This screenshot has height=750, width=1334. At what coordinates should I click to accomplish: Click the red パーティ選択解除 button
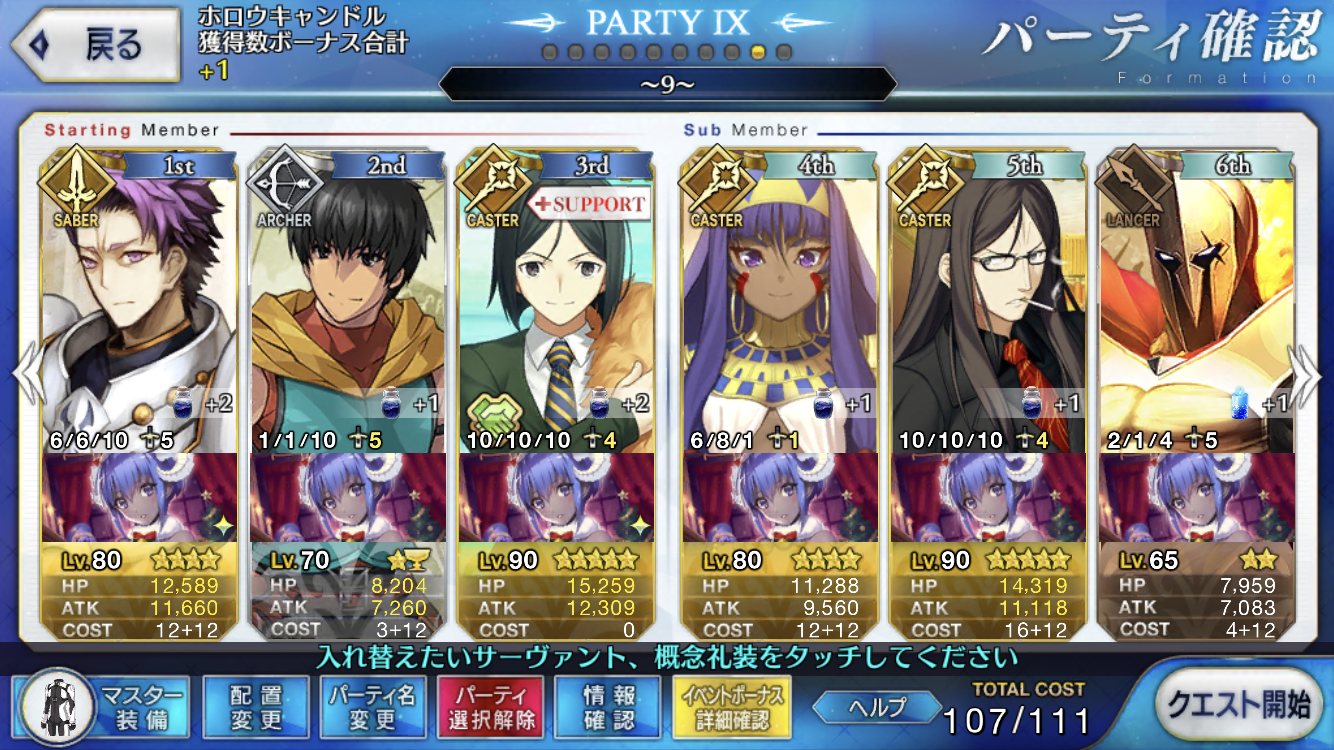(490, 707)
